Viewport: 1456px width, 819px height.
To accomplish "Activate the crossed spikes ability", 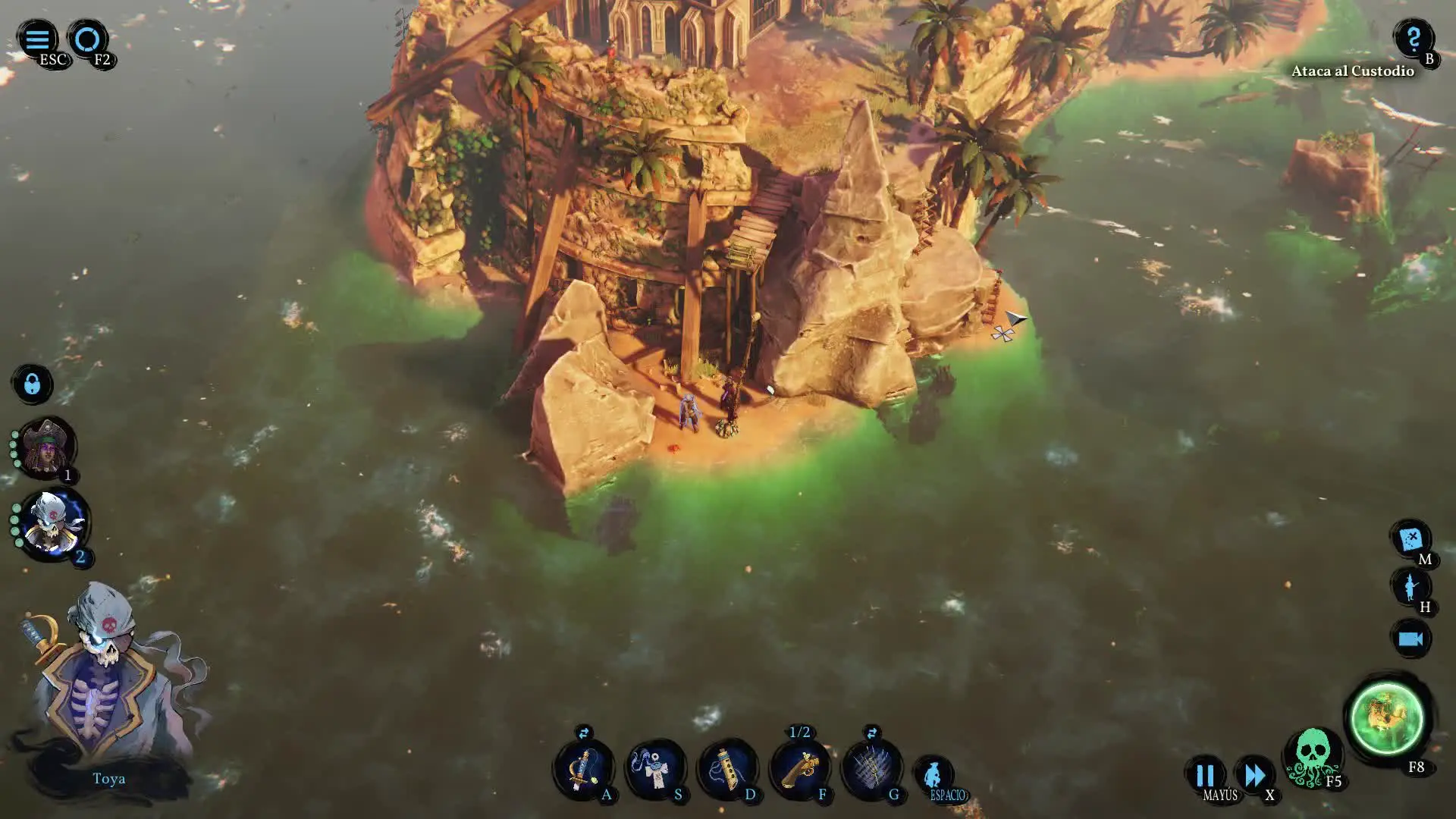I will coord(872,769).
